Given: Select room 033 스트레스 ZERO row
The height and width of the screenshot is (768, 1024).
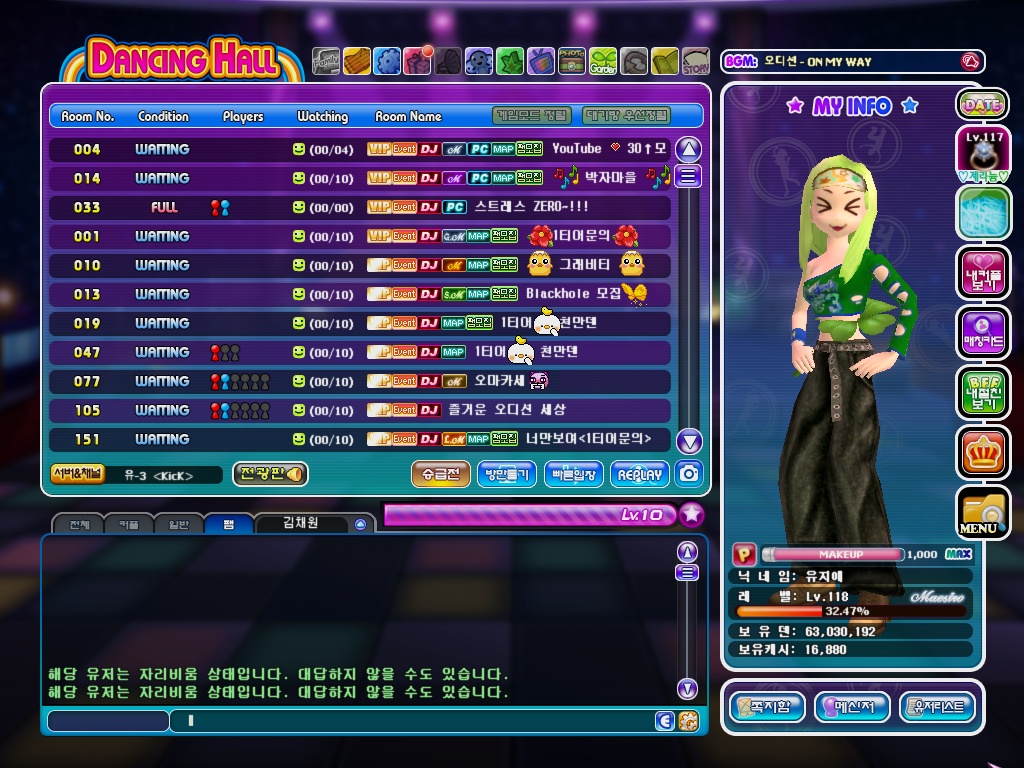Looking at the screenshot, I should tap(360, 207).
